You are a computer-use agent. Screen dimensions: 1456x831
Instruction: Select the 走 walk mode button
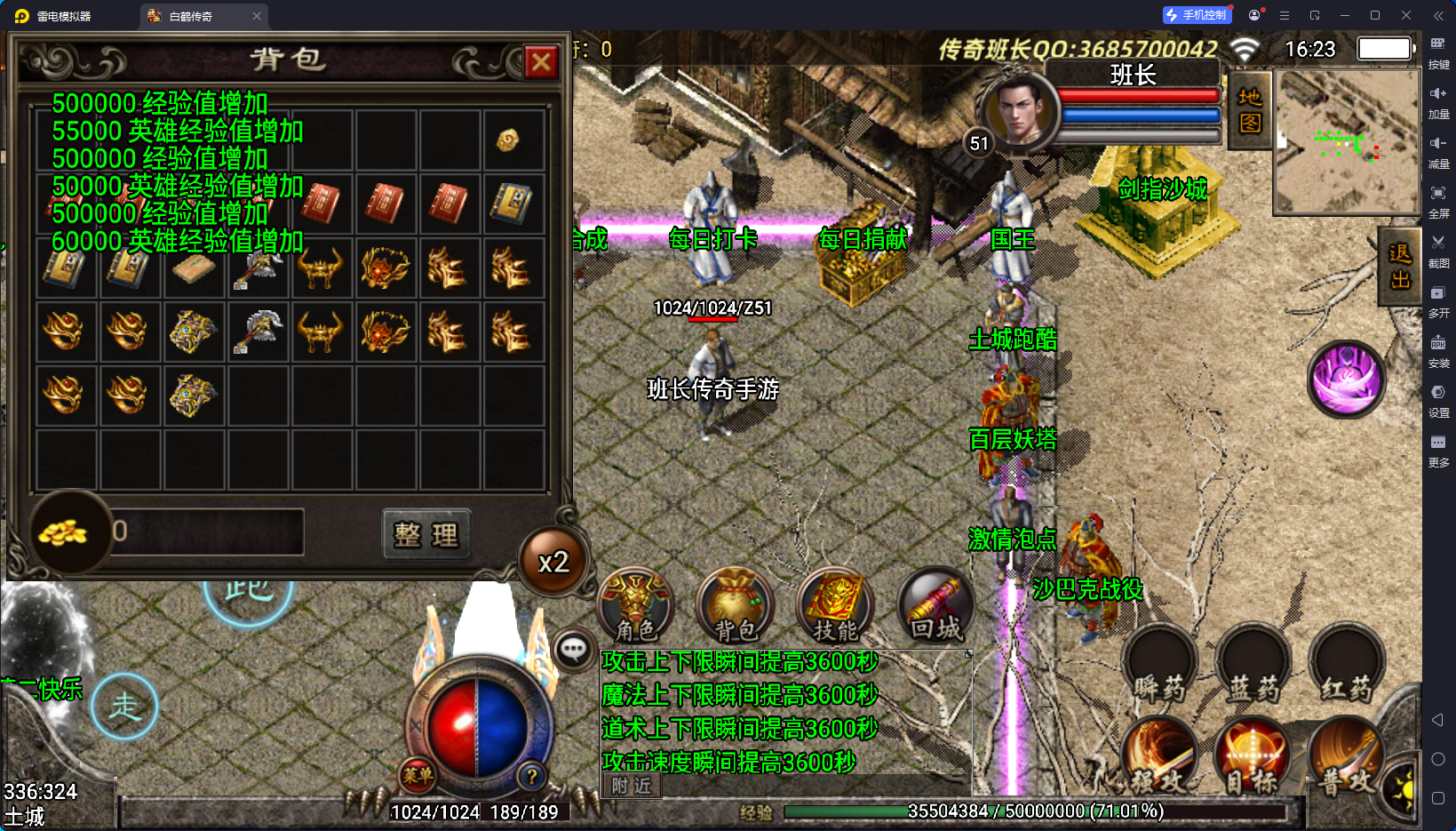[125, 707]
